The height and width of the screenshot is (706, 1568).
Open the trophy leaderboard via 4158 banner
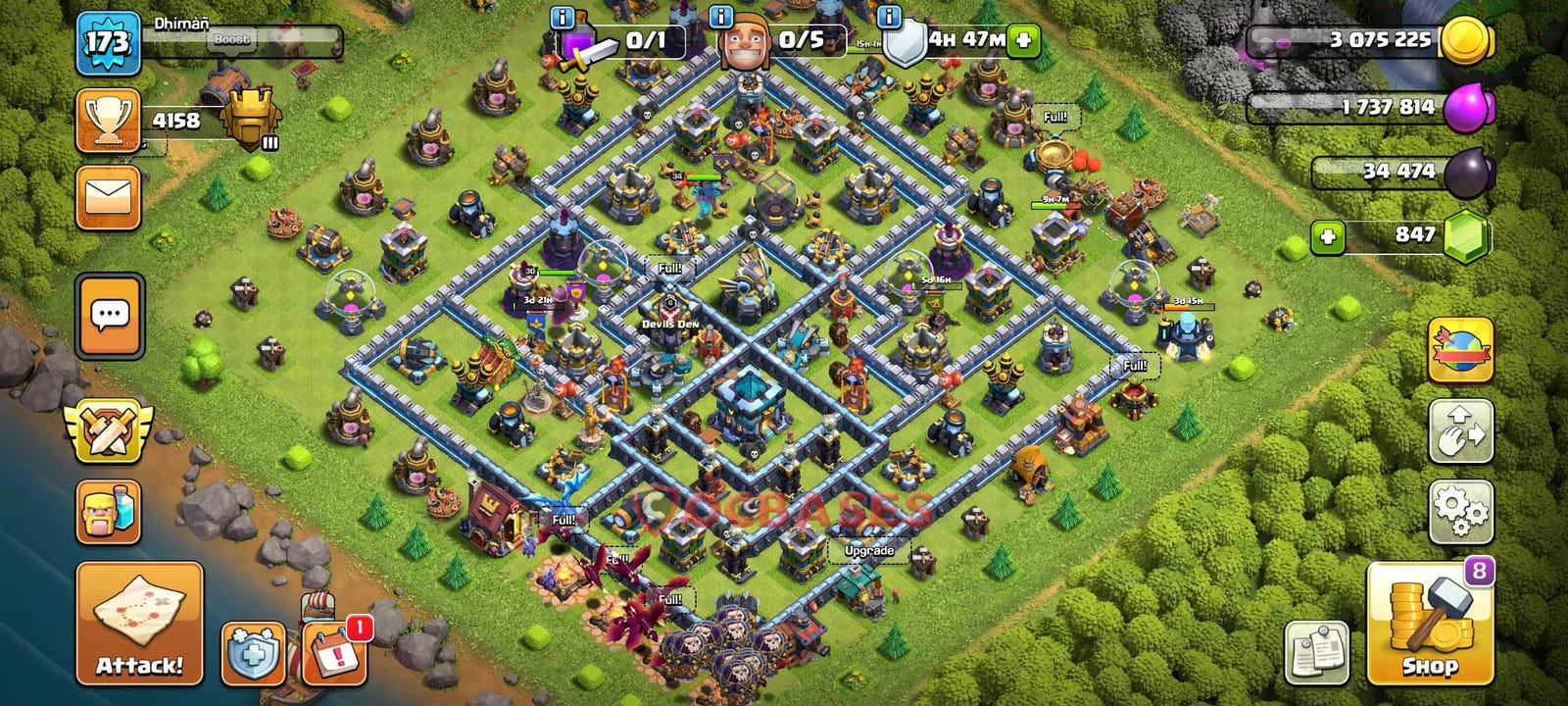click(x=176, y=123)
